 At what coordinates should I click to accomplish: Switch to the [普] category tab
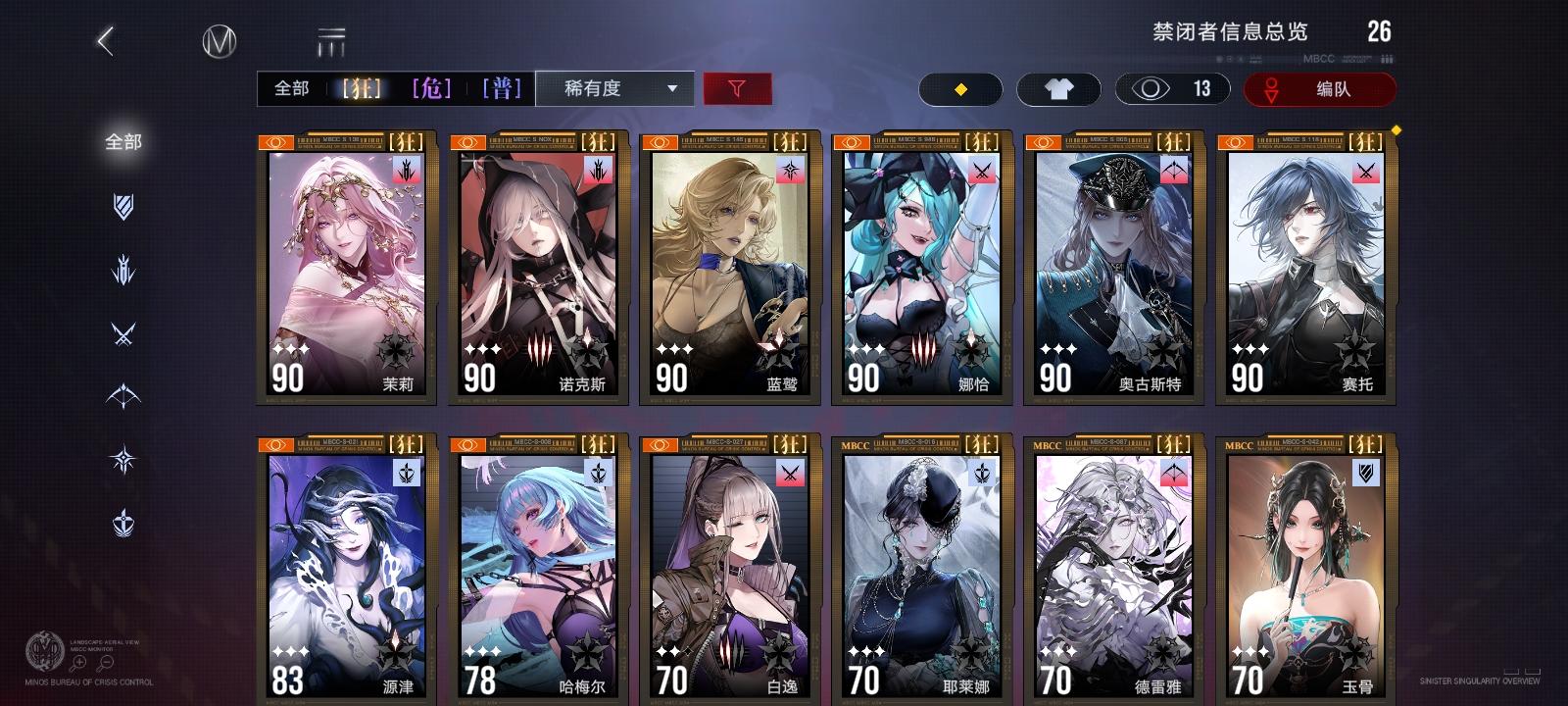point(500,89)
